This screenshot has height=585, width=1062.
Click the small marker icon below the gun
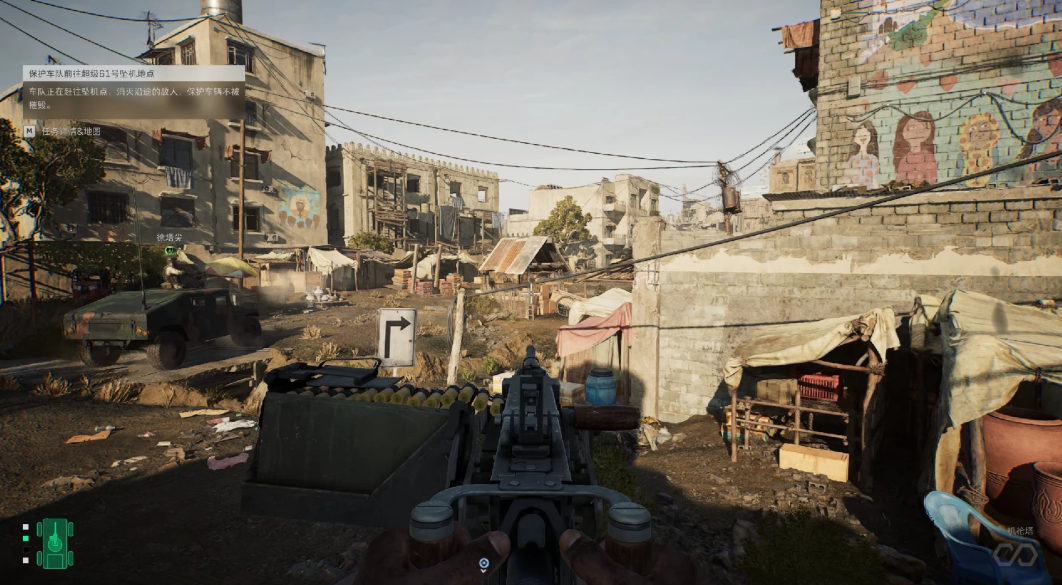(x=483, y=565)
